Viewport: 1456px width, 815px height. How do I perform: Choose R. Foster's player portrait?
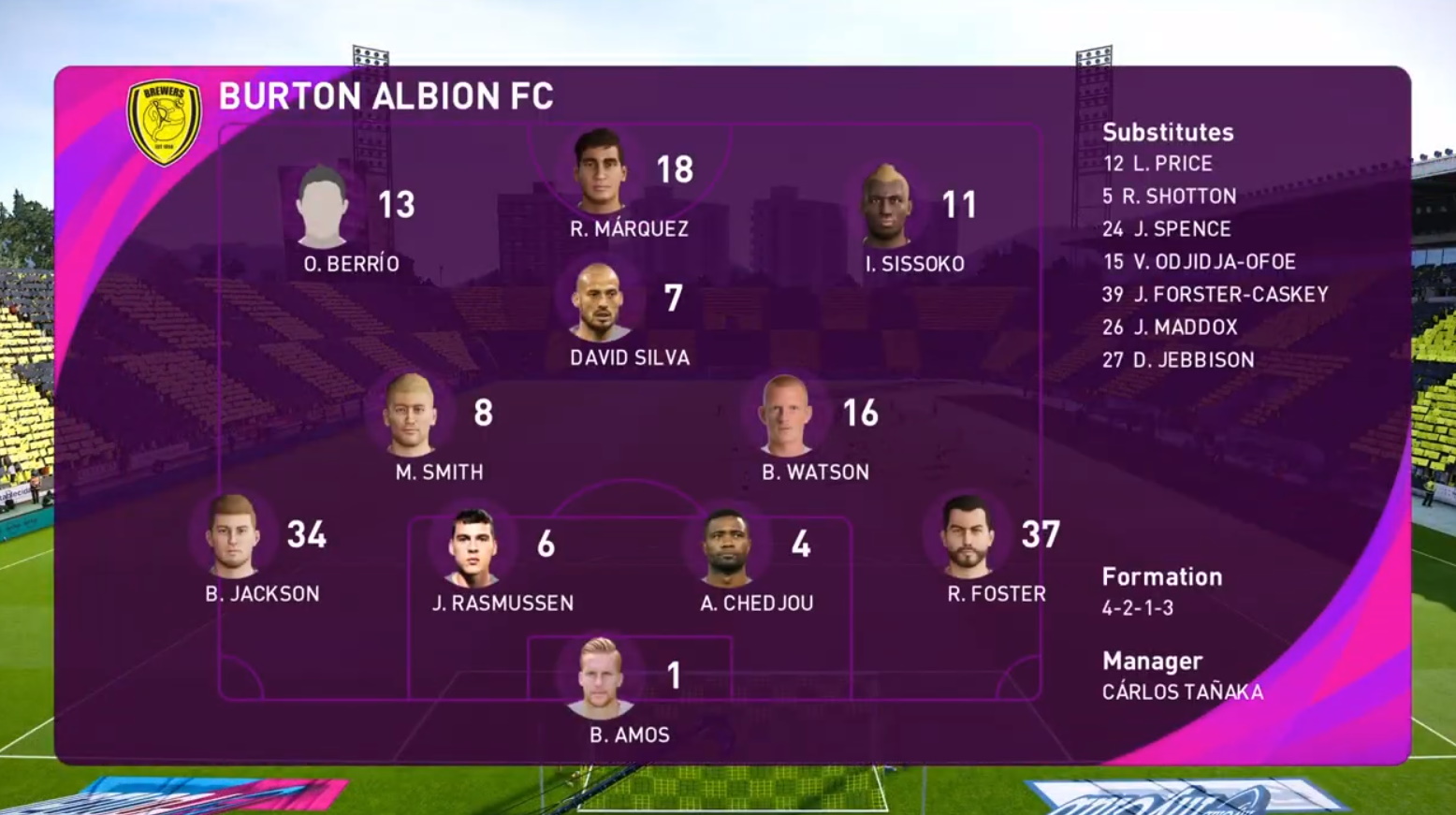[x=967, y=536]
